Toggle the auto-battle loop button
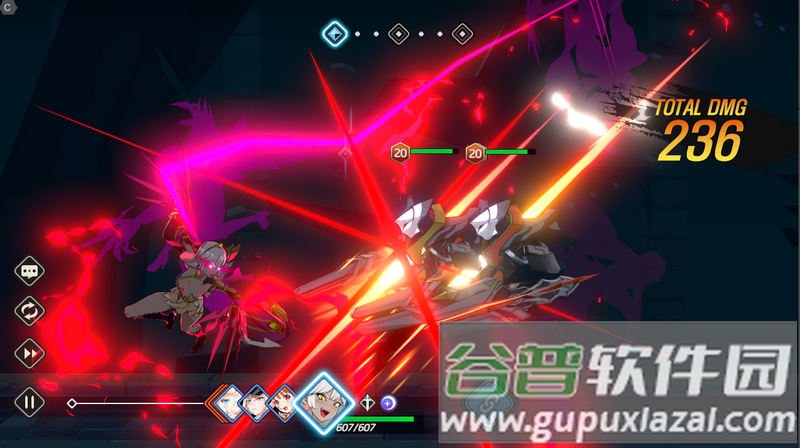Image resolution: width=800 pixels, height=448 pixels. point(29,311)
